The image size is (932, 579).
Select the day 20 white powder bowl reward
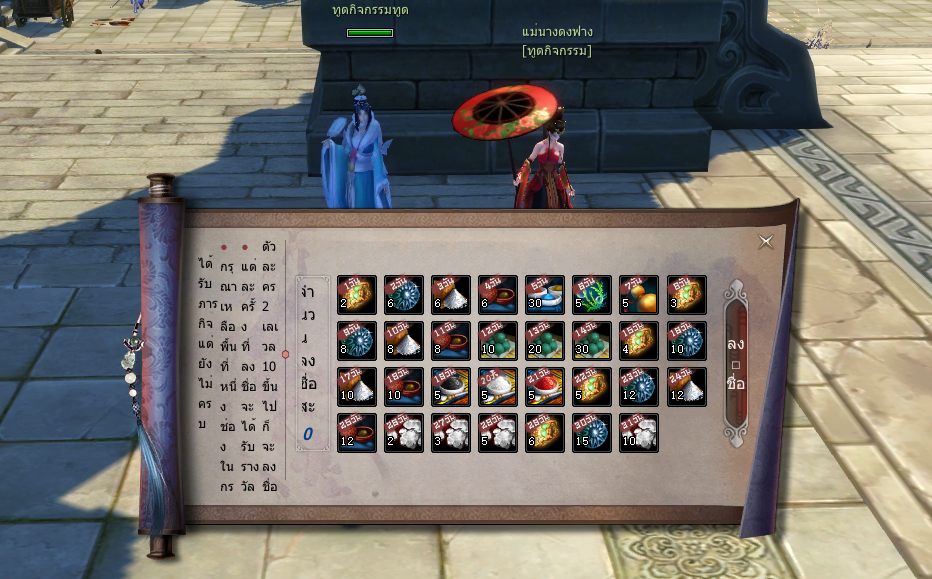point(498,386)
